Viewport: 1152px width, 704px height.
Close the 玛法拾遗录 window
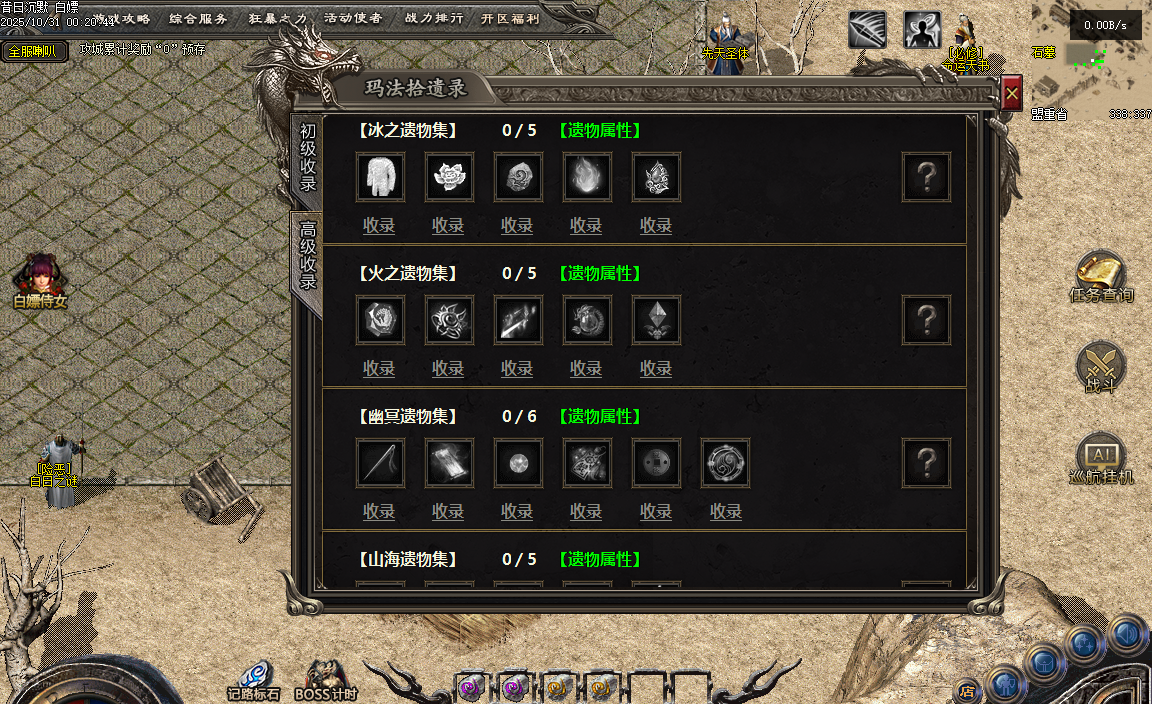1011,94
